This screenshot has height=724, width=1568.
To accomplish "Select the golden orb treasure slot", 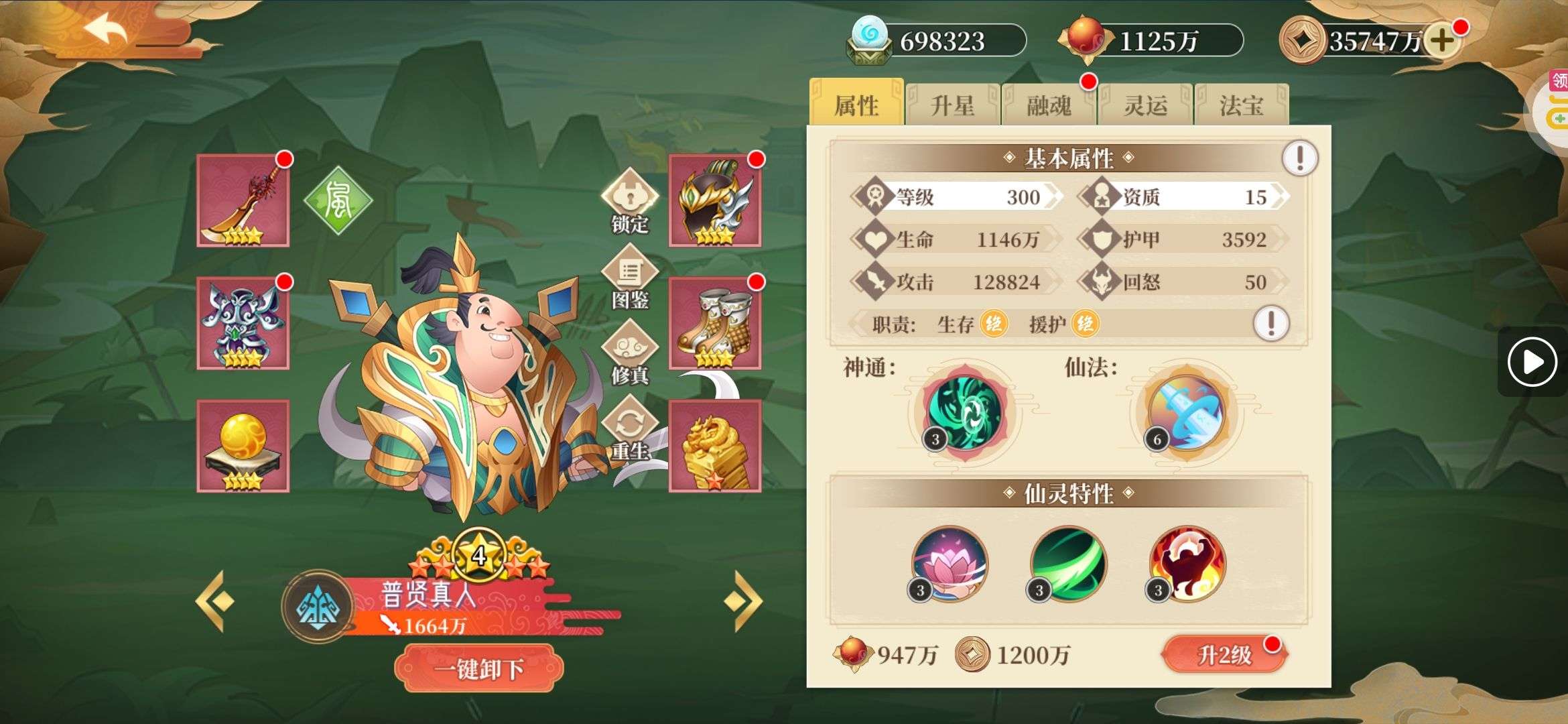I will coord(243,446).
